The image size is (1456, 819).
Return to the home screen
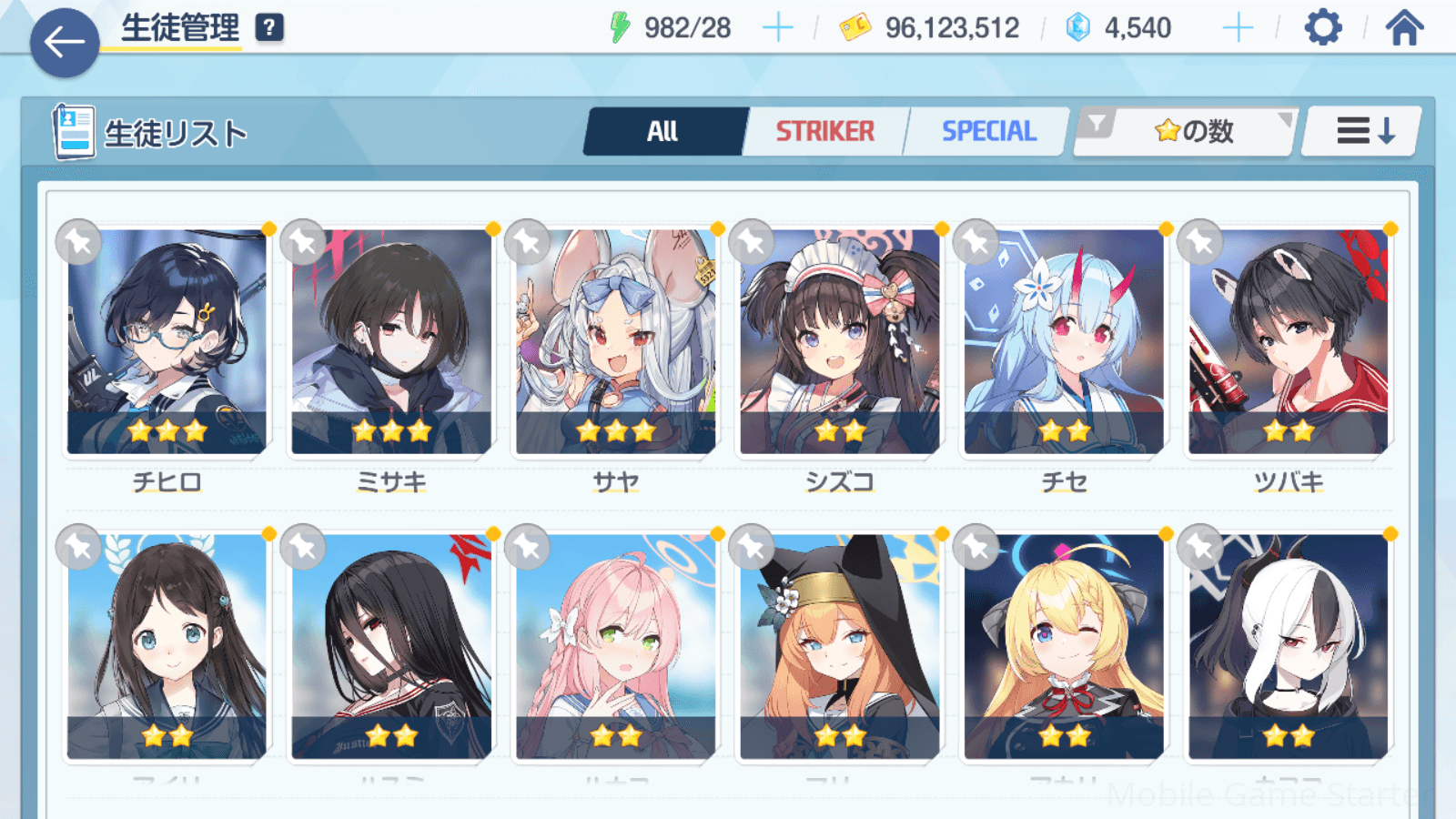1404,28
